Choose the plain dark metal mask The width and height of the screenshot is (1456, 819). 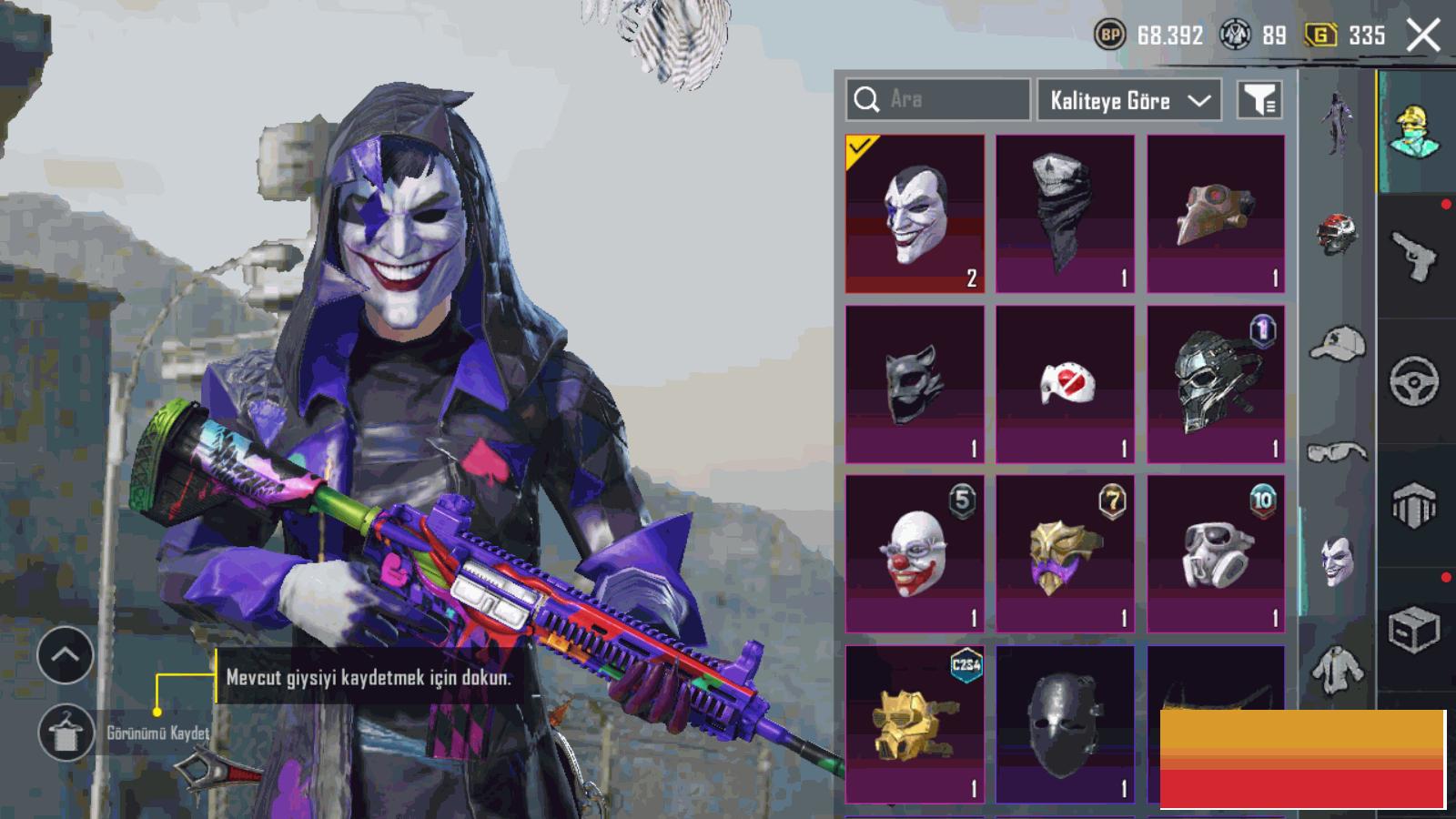pos(1065,723)
